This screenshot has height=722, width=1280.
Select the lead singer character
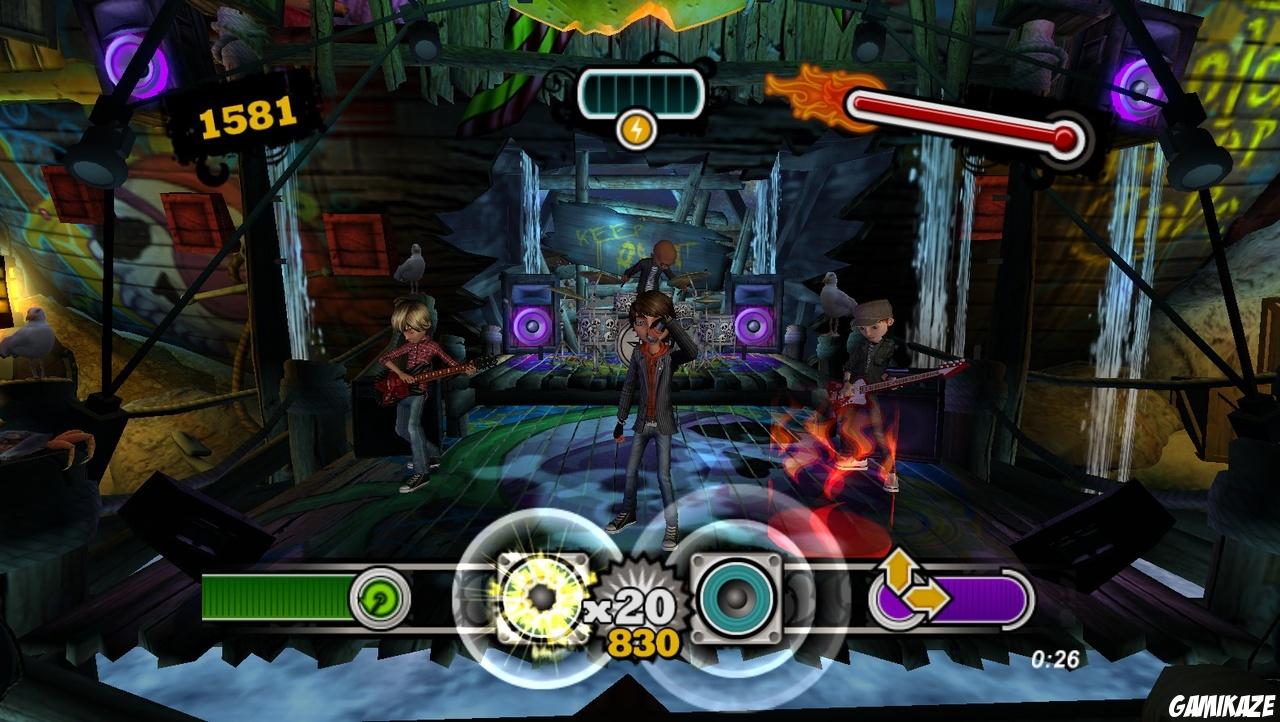coord(649,400)
